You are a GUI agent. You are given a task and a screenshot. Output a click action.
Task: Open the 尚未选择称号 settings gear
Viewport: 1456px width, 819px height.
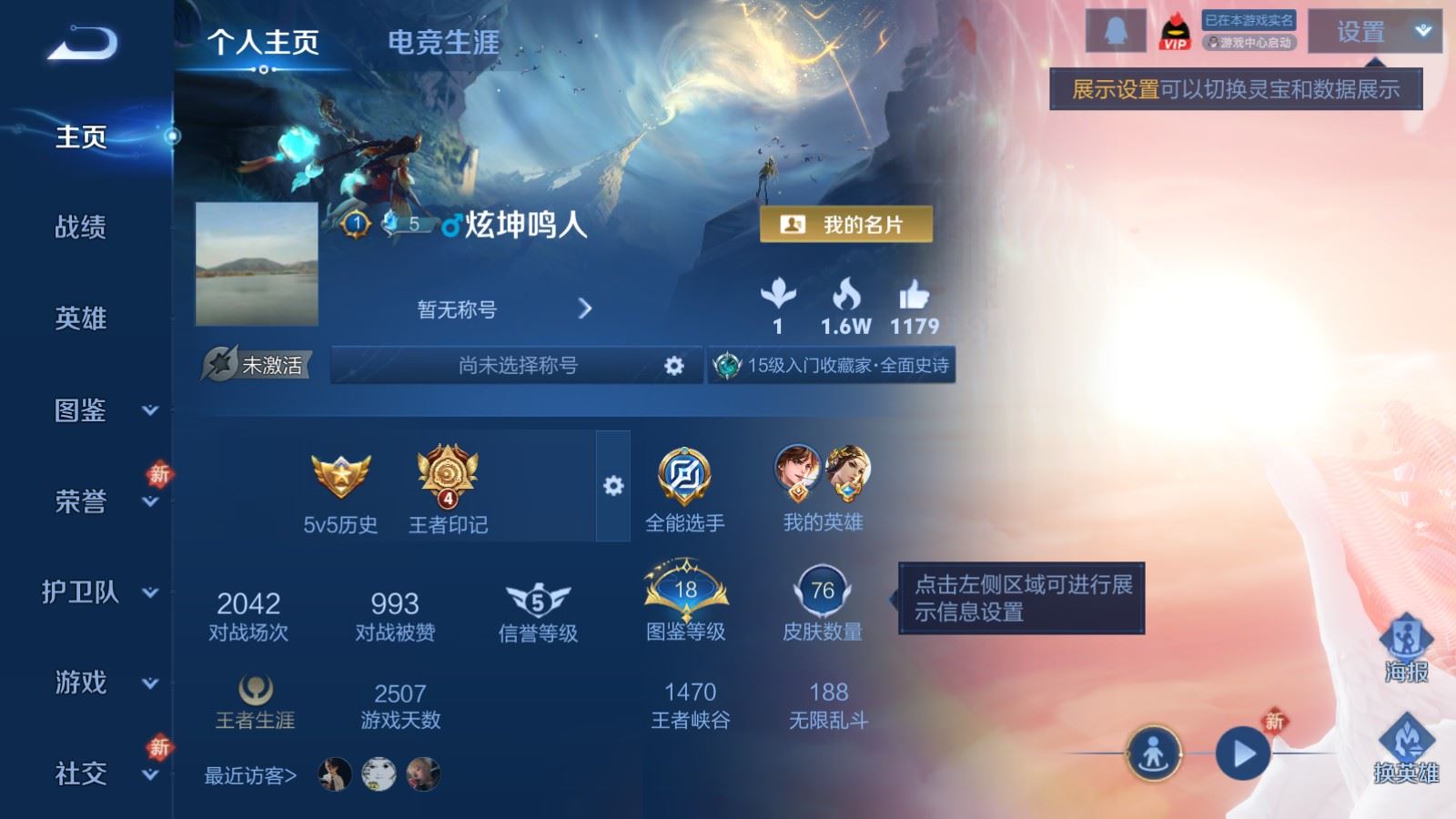point(673,366)
